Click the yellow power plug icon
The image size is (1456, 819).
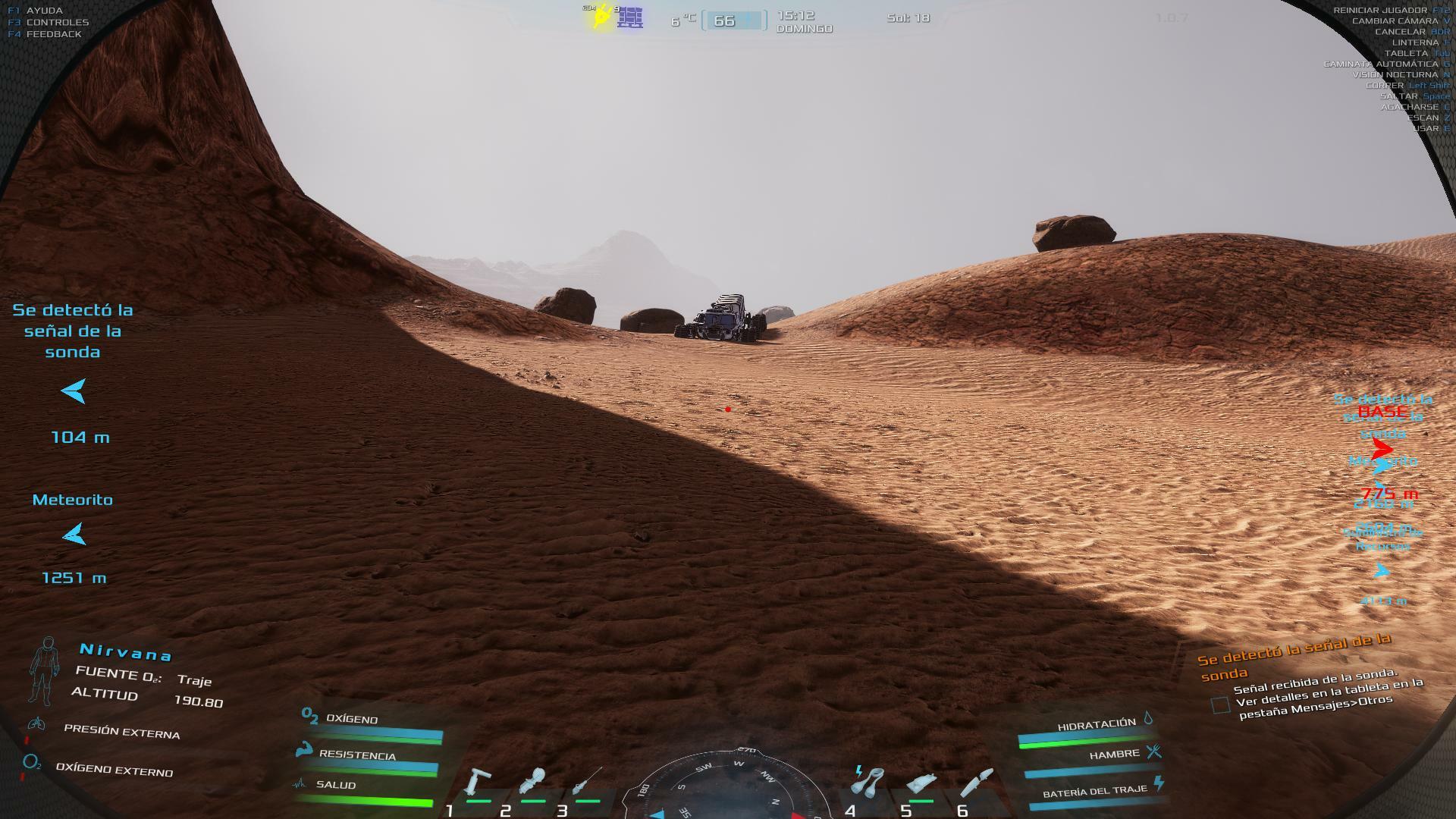coord(601,17)
